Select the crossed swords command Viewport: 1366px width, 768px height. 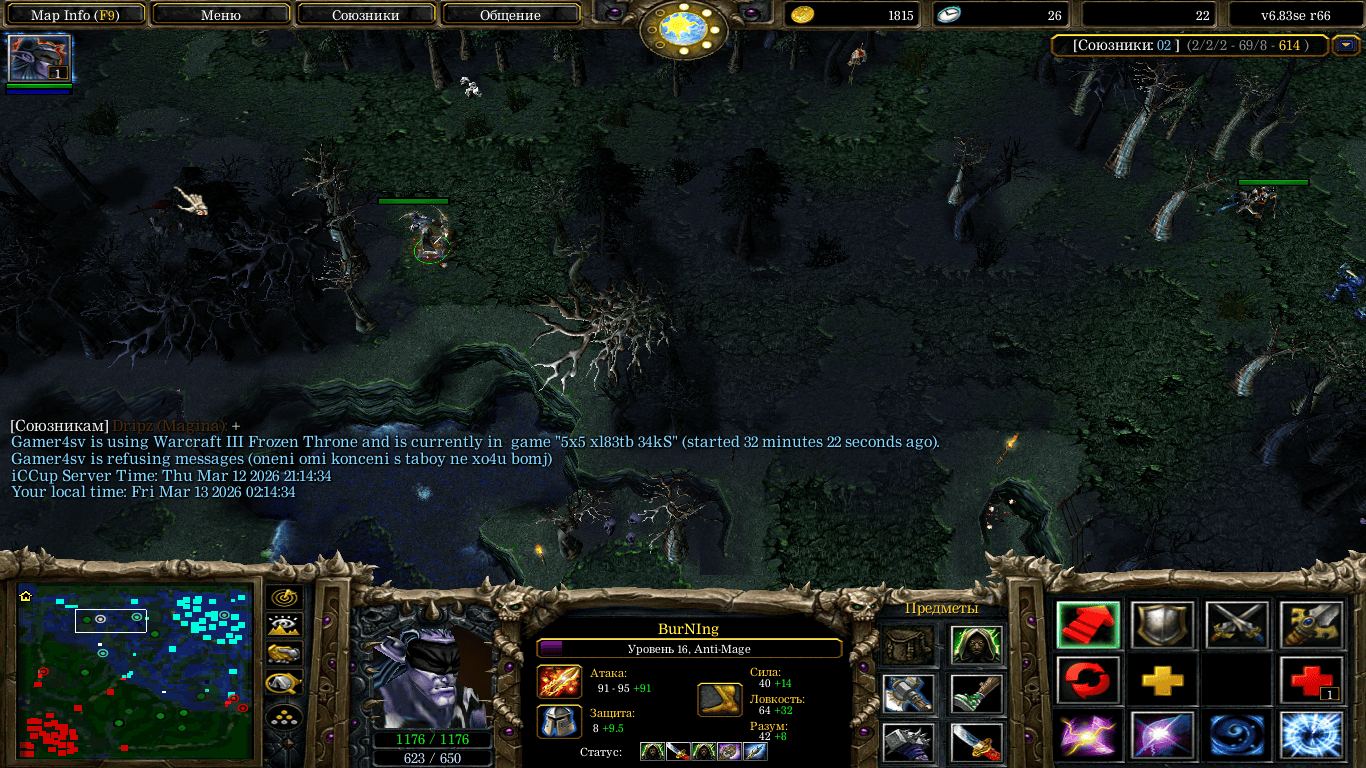click(1236, 625)
